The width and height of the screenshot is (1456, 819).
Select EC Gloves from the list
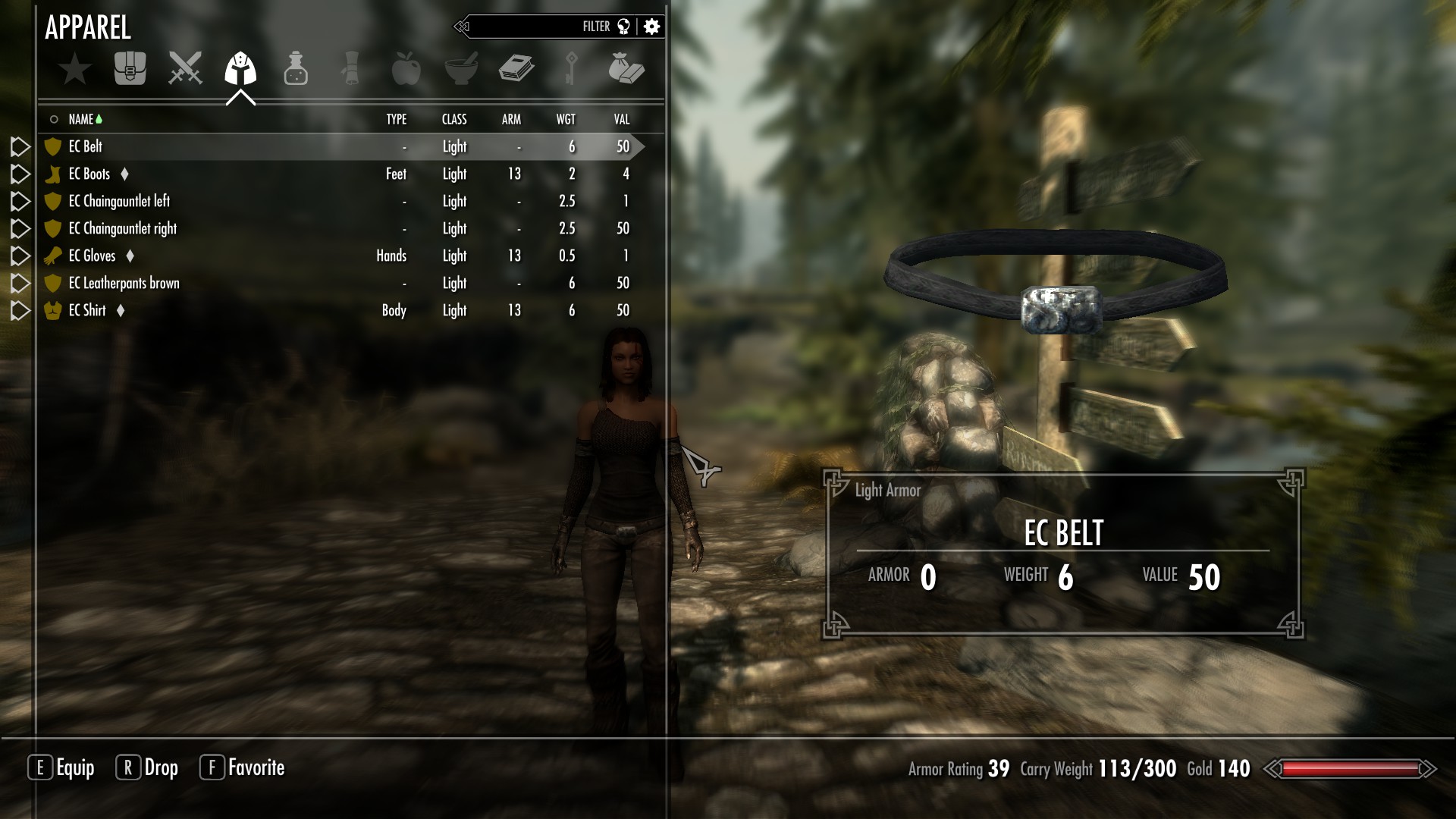[x=92, y=256]
